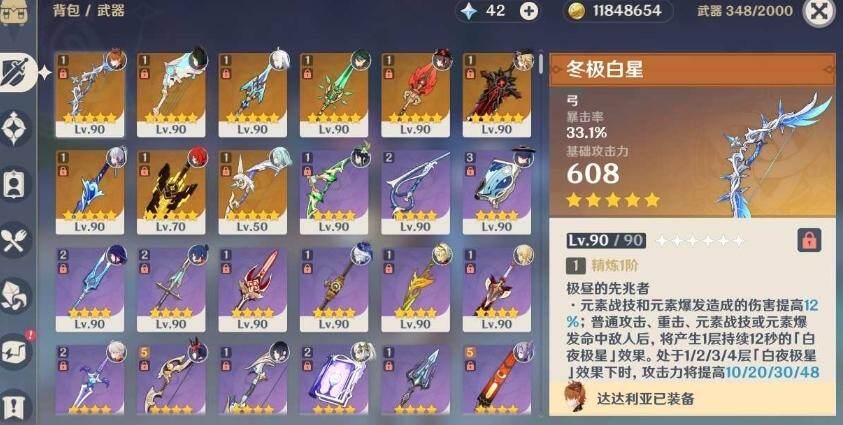Close the inventory with the X button

(x=819, y=11)
